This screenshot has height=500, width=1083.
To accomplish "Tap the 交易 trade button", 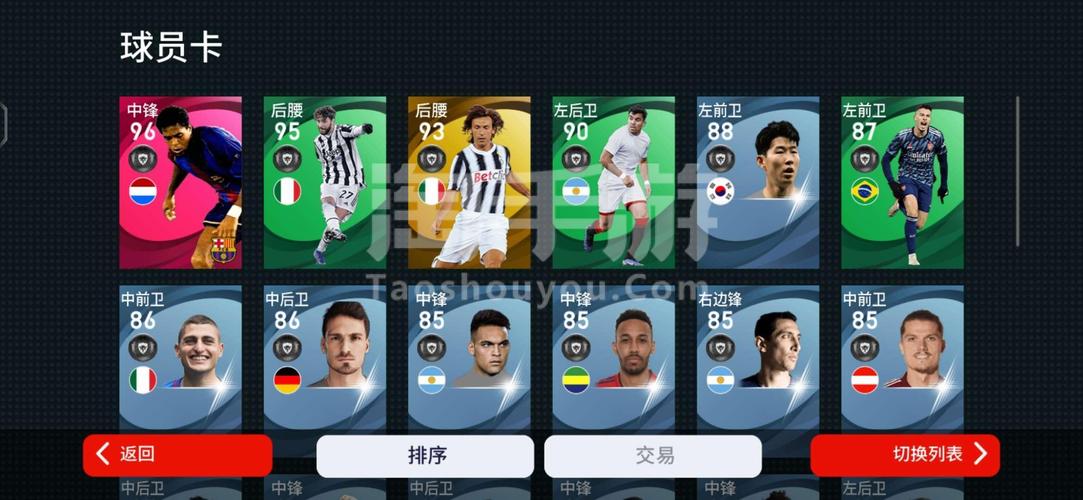I will (x=653, y=456).
